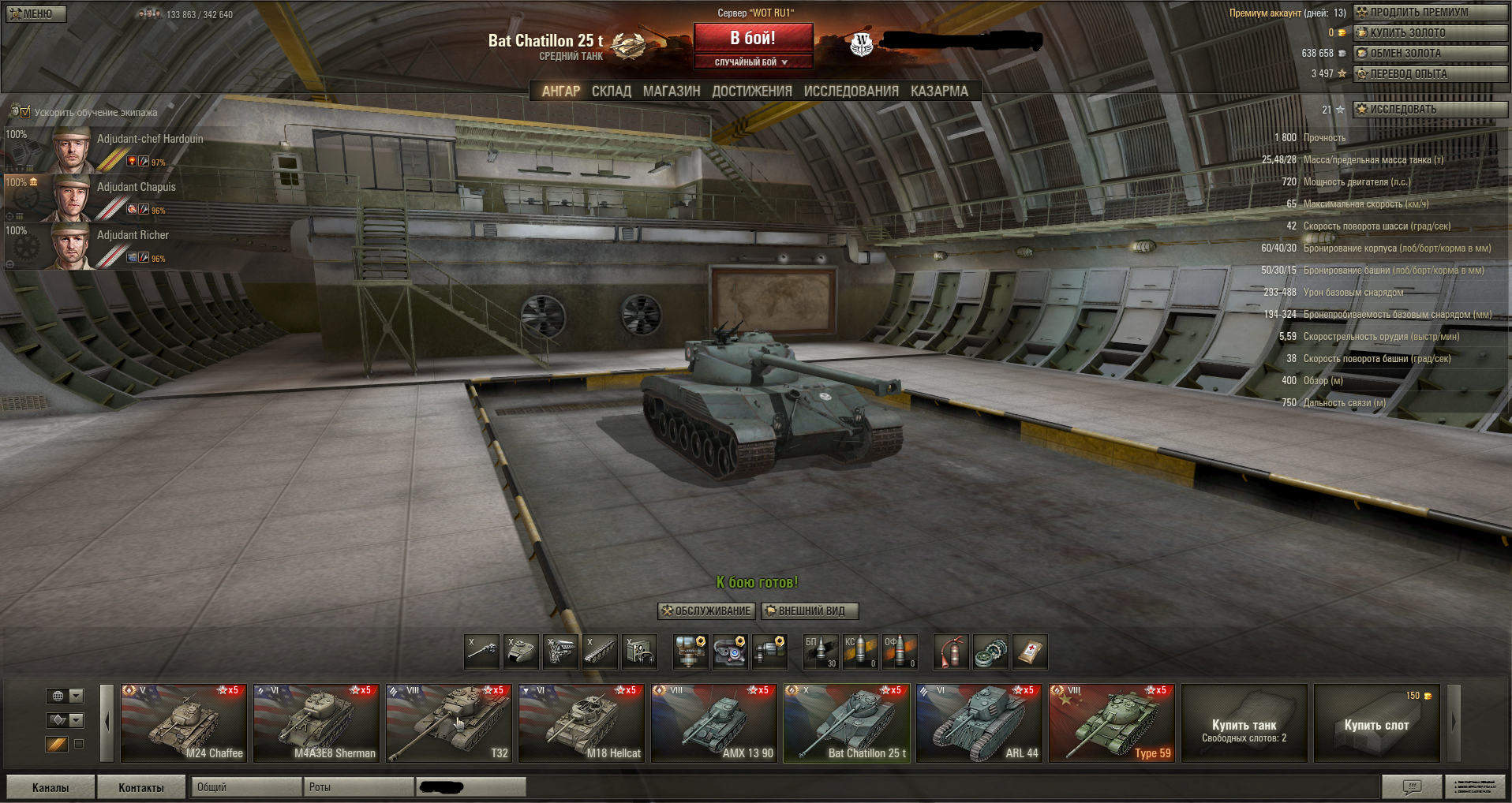1512x803 pixels.
Task: Click the Купить танк slot
Action: click(x=1244, y=723)
